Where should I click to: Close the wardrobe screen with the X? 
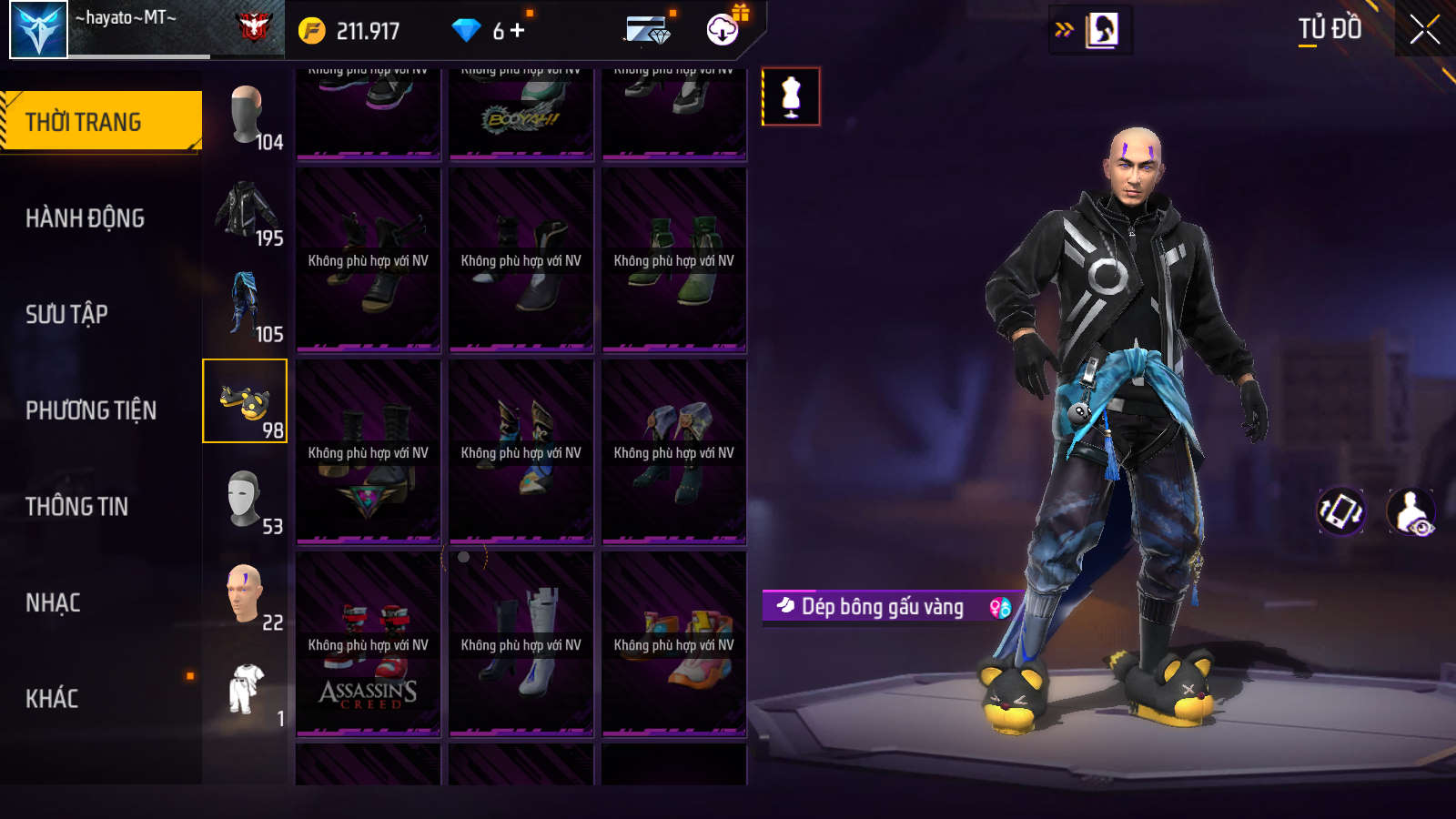click(x=1424, y=30)
